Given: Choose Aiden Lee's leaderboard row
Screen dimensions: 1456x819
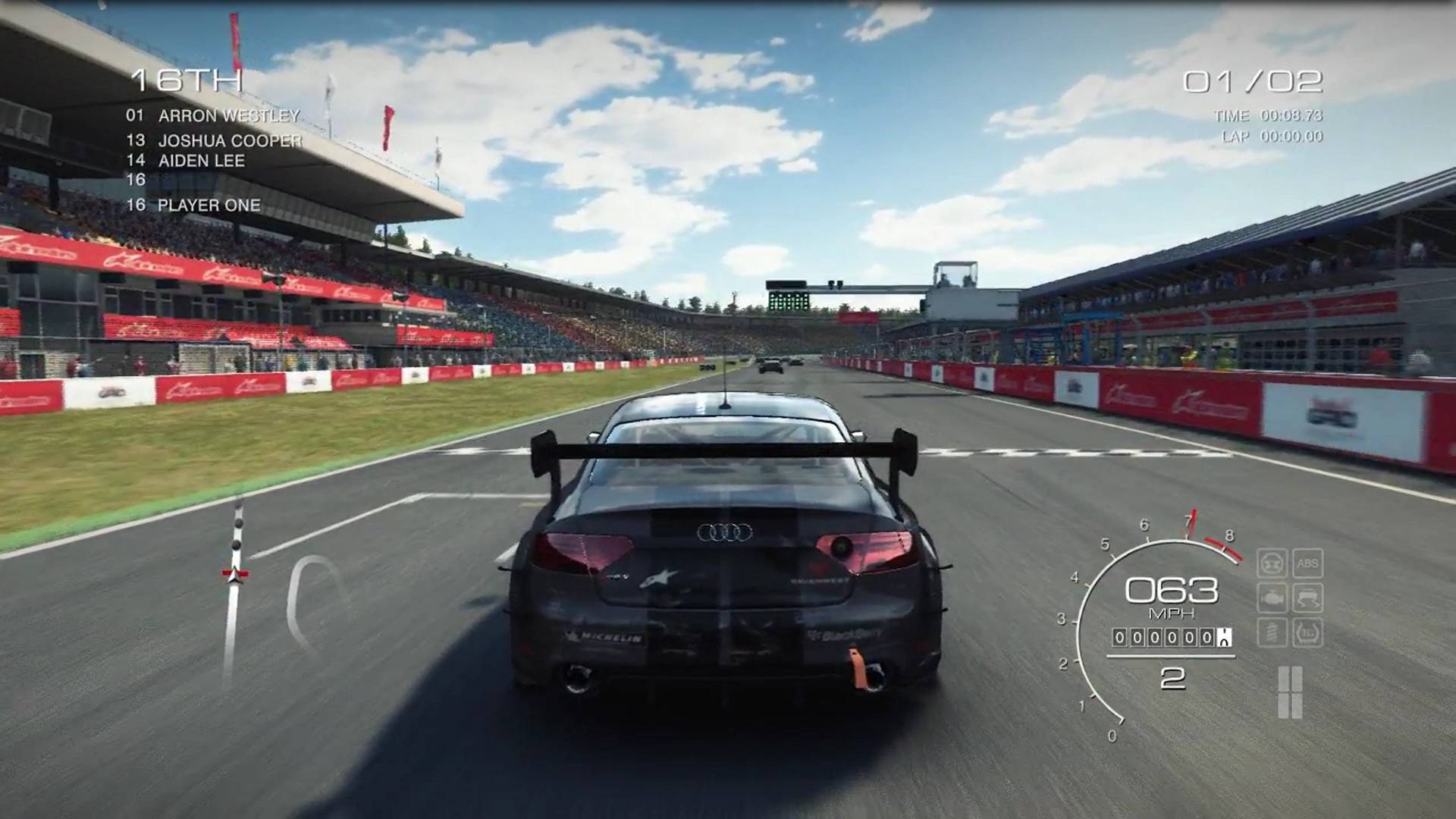Looking at the screenshot, I should [186, 161].
